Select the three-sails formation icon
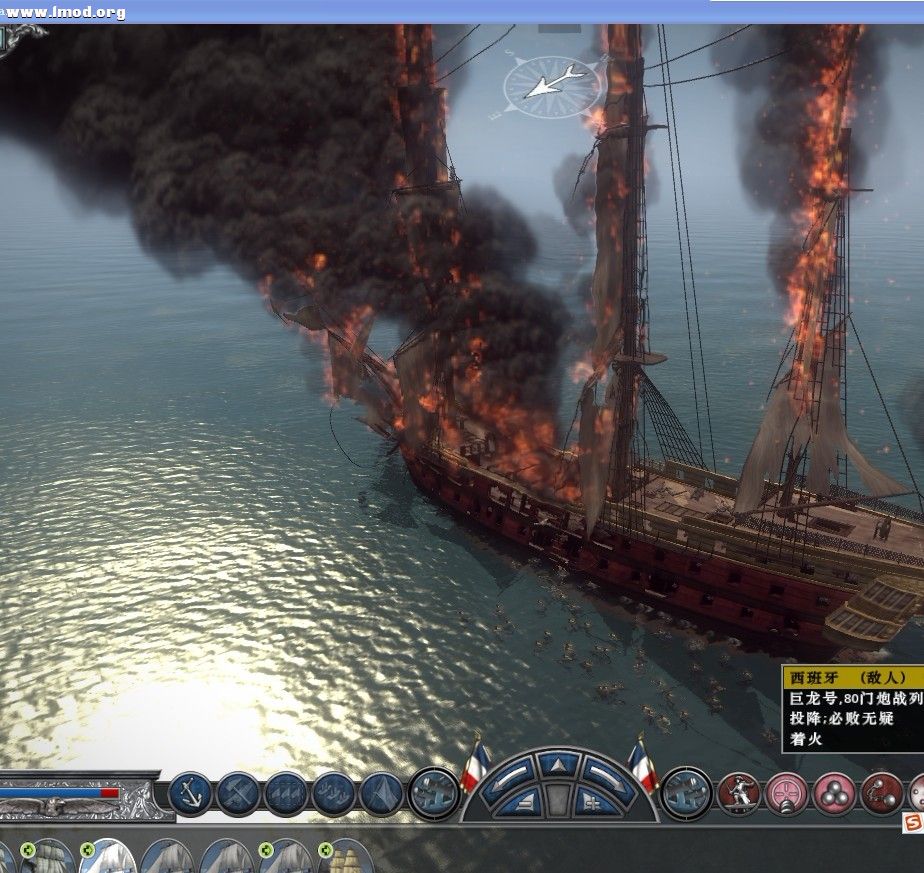The width and height of the screenshot is (924, 873). tap(287, 793)
